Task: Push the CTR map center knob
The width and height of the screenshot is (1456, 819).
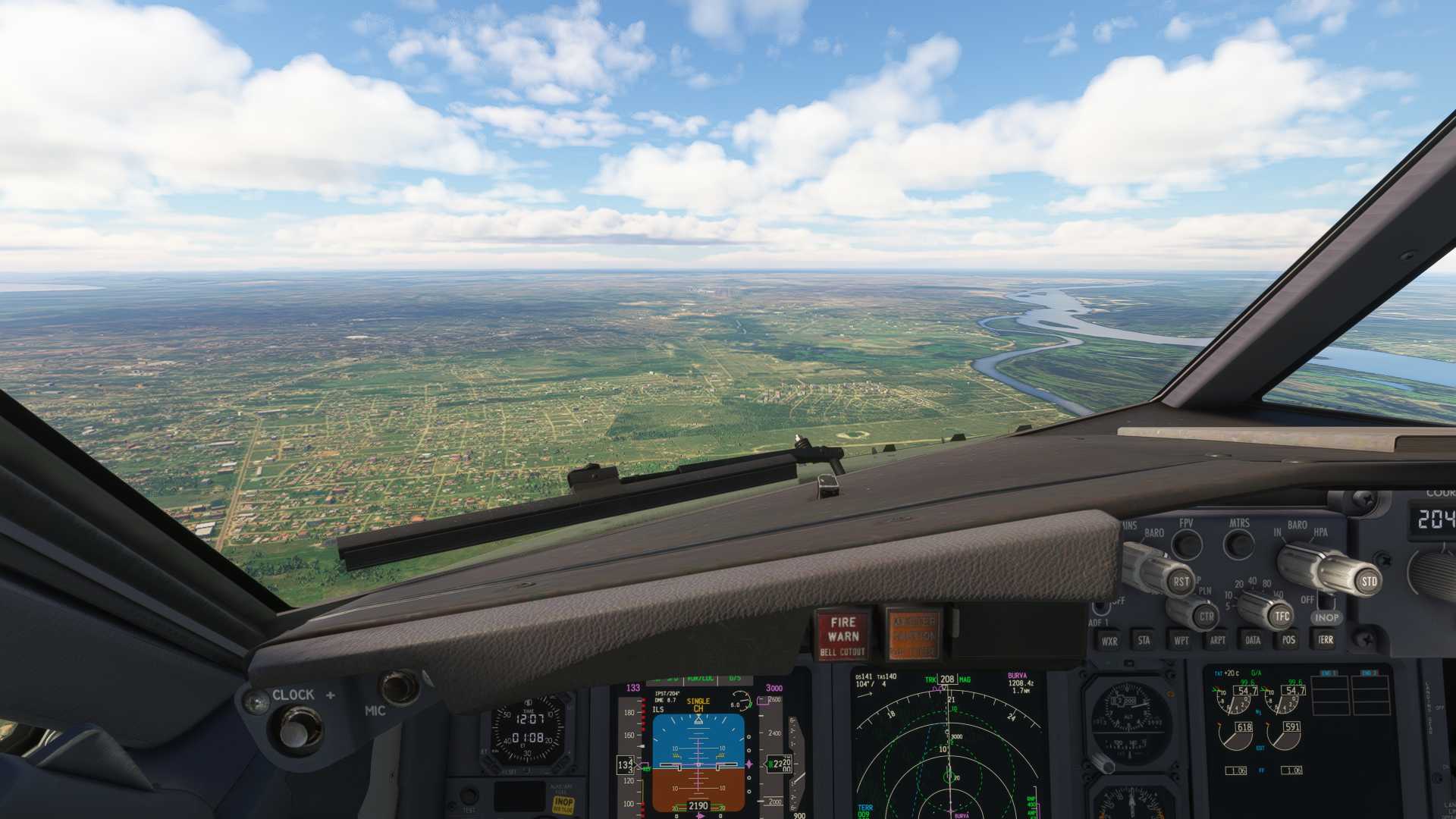Action: [x=1205, y=616]
